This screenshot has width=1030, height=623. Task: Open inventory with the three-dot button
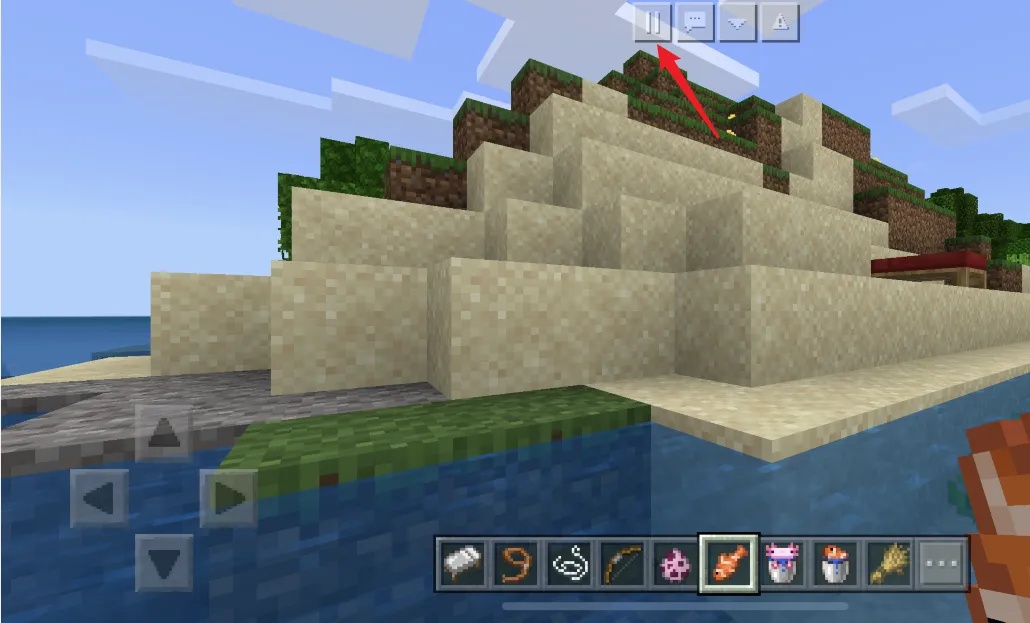point(942,564)
